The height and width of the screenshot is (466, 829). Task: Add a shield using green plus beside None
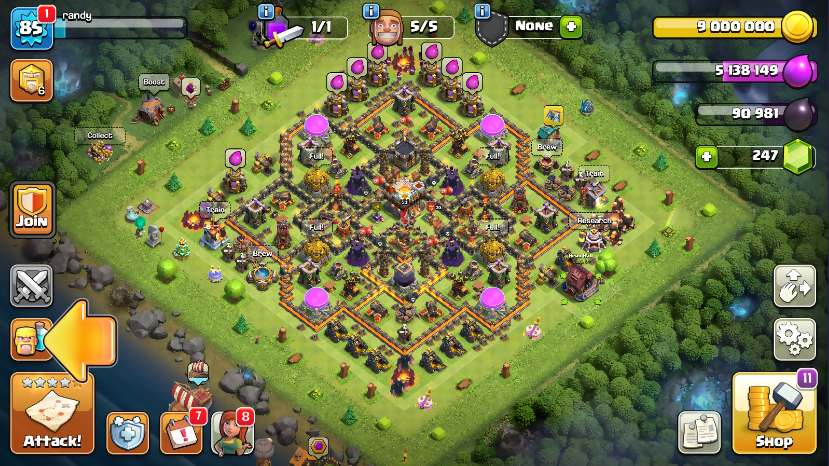(x=571, y=27)
